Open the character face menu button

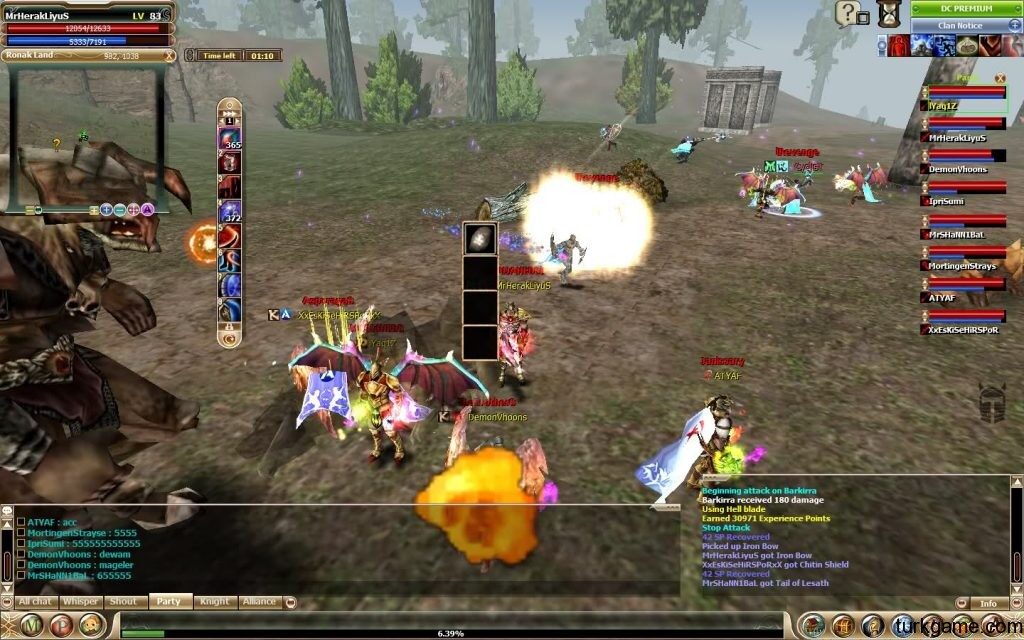pyautogui.click(x=91, y=625)
